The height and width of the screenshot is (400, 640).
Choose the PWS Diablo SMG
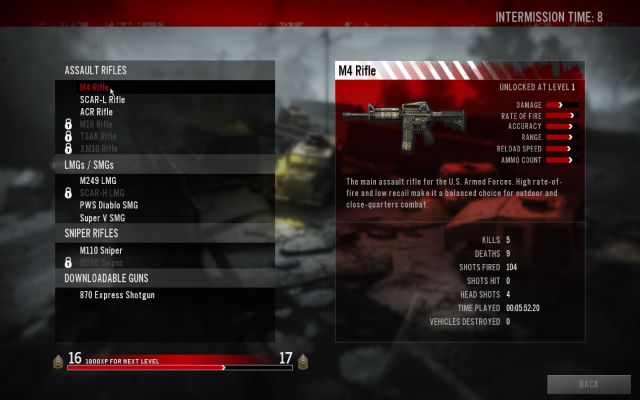click(x=110, y=205)
